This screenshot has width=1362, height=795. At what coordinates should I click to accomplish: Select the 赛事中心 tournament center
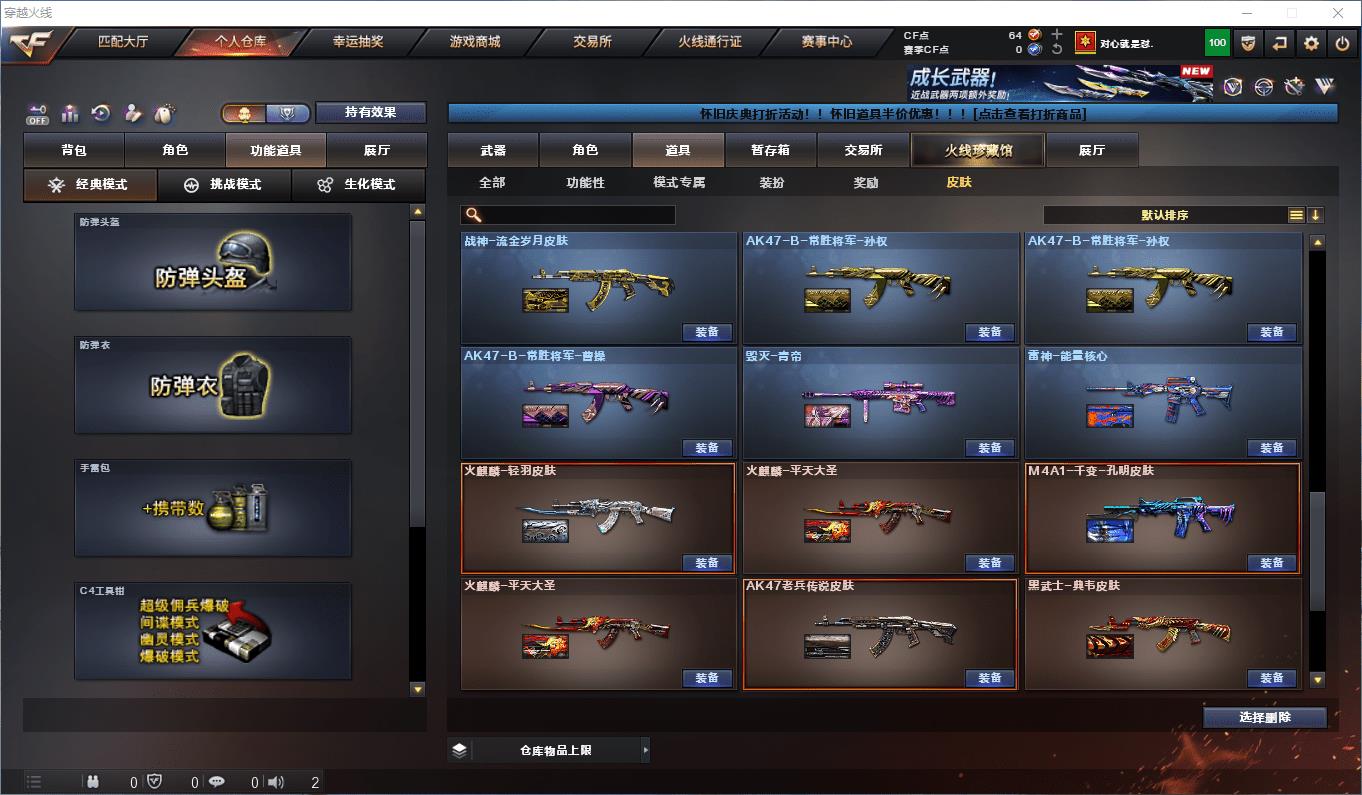click(x=827, y=42)
